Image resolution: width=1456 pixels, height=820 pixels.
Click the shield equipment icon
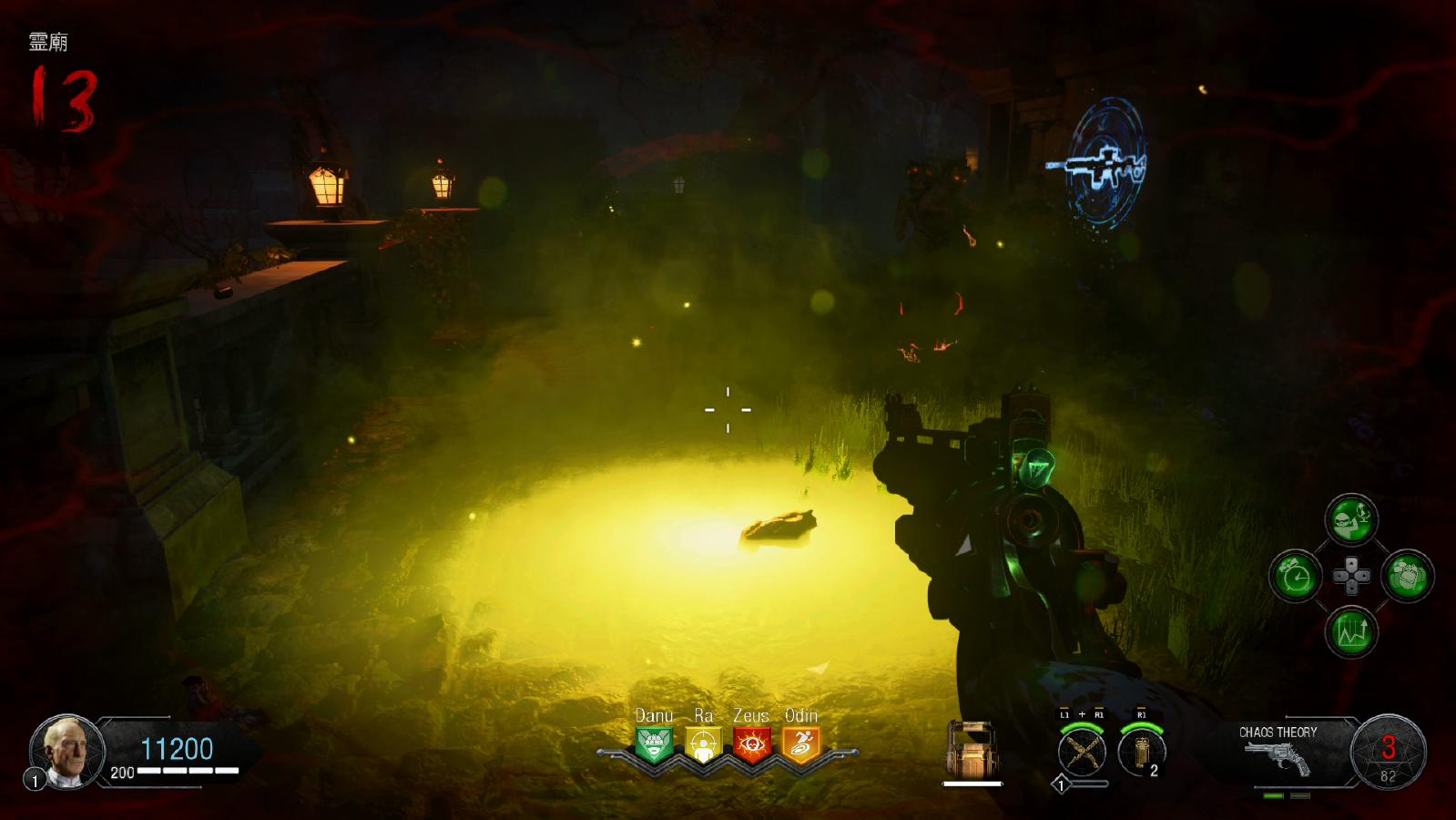pos(972,749)
